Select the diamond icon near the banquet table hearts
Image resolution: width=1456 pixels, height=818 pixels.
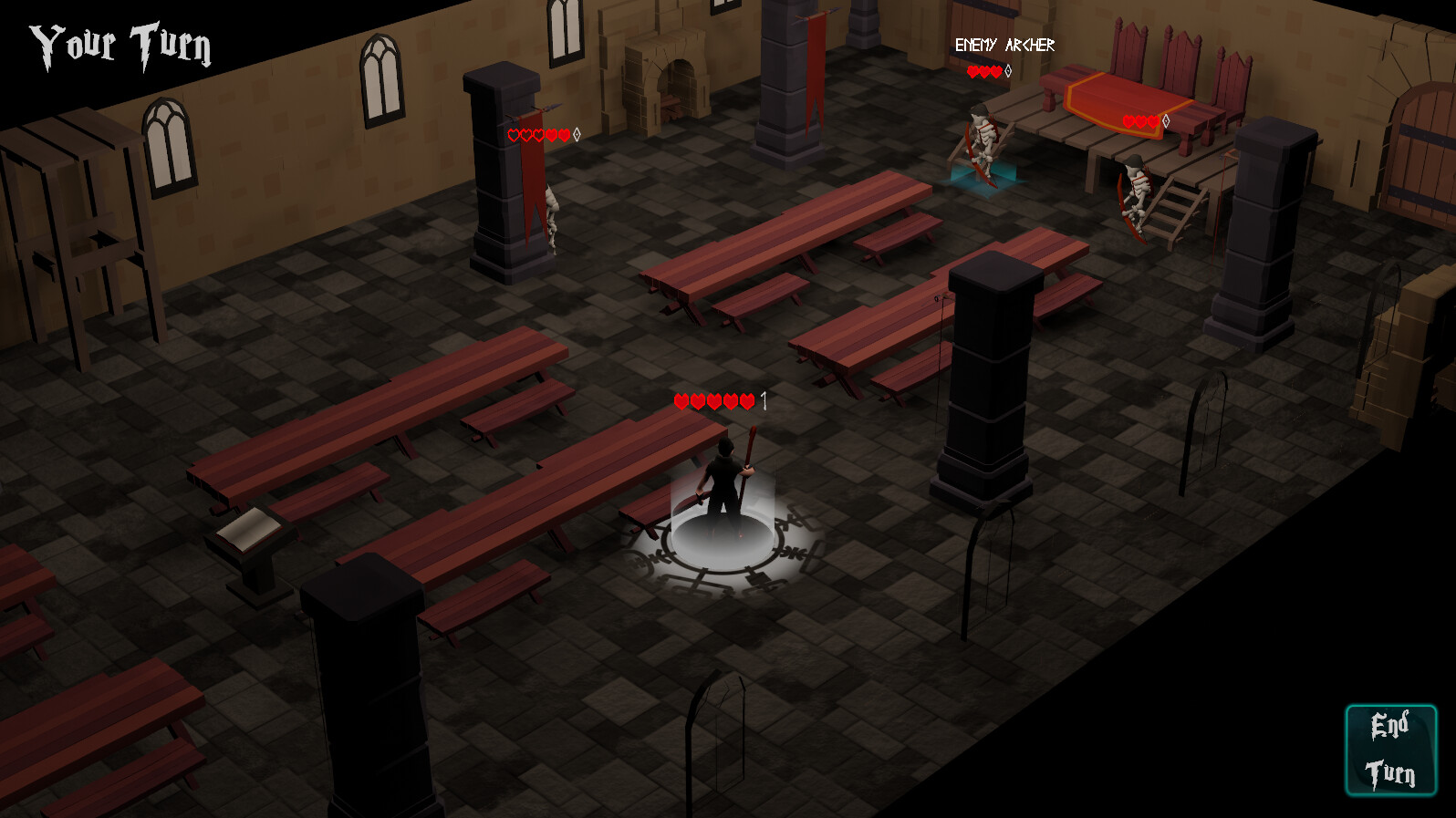pyautogui.click(x=1166, y=119)
